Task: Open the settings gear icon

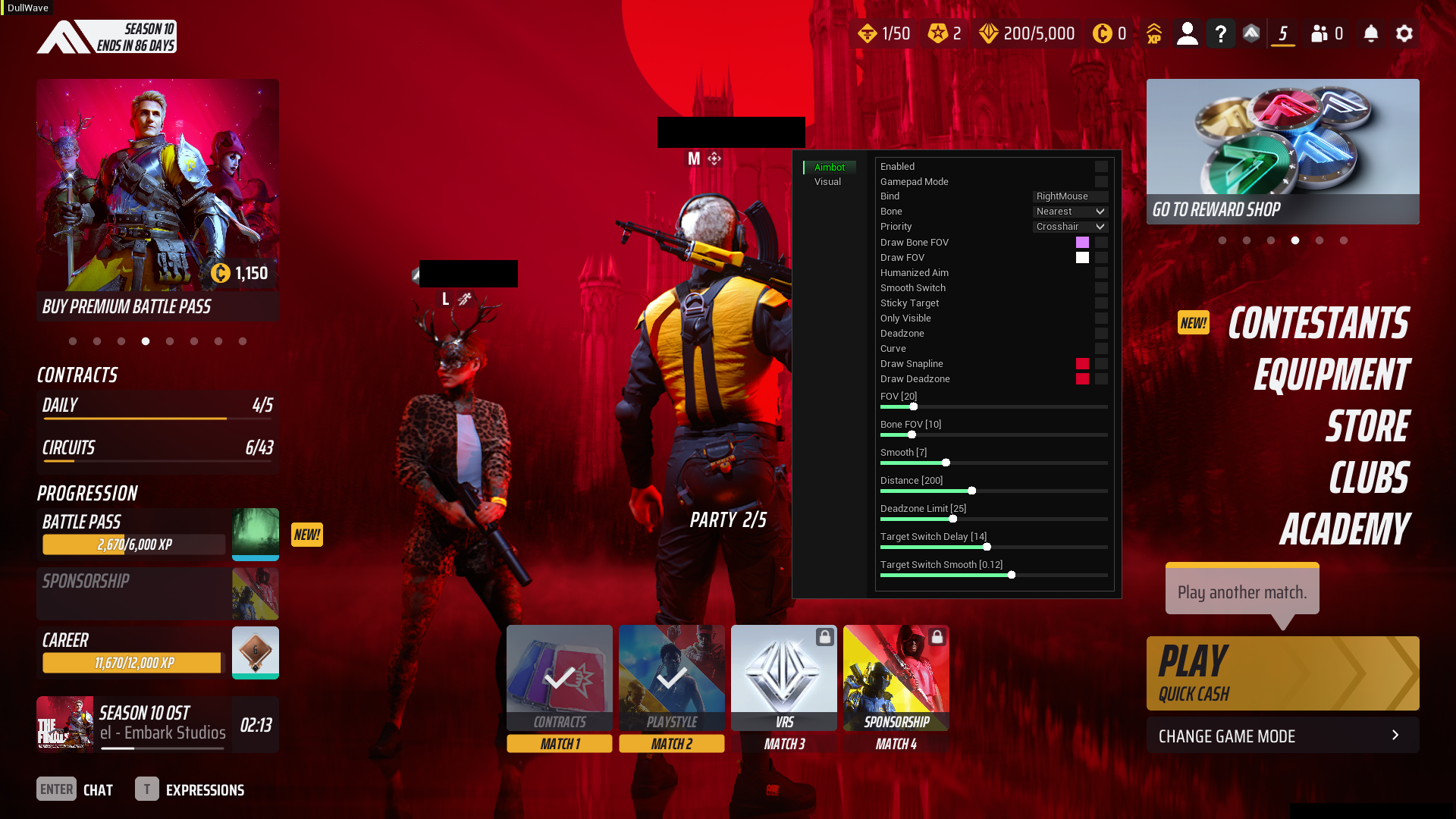Action: tap(1404, 34)
